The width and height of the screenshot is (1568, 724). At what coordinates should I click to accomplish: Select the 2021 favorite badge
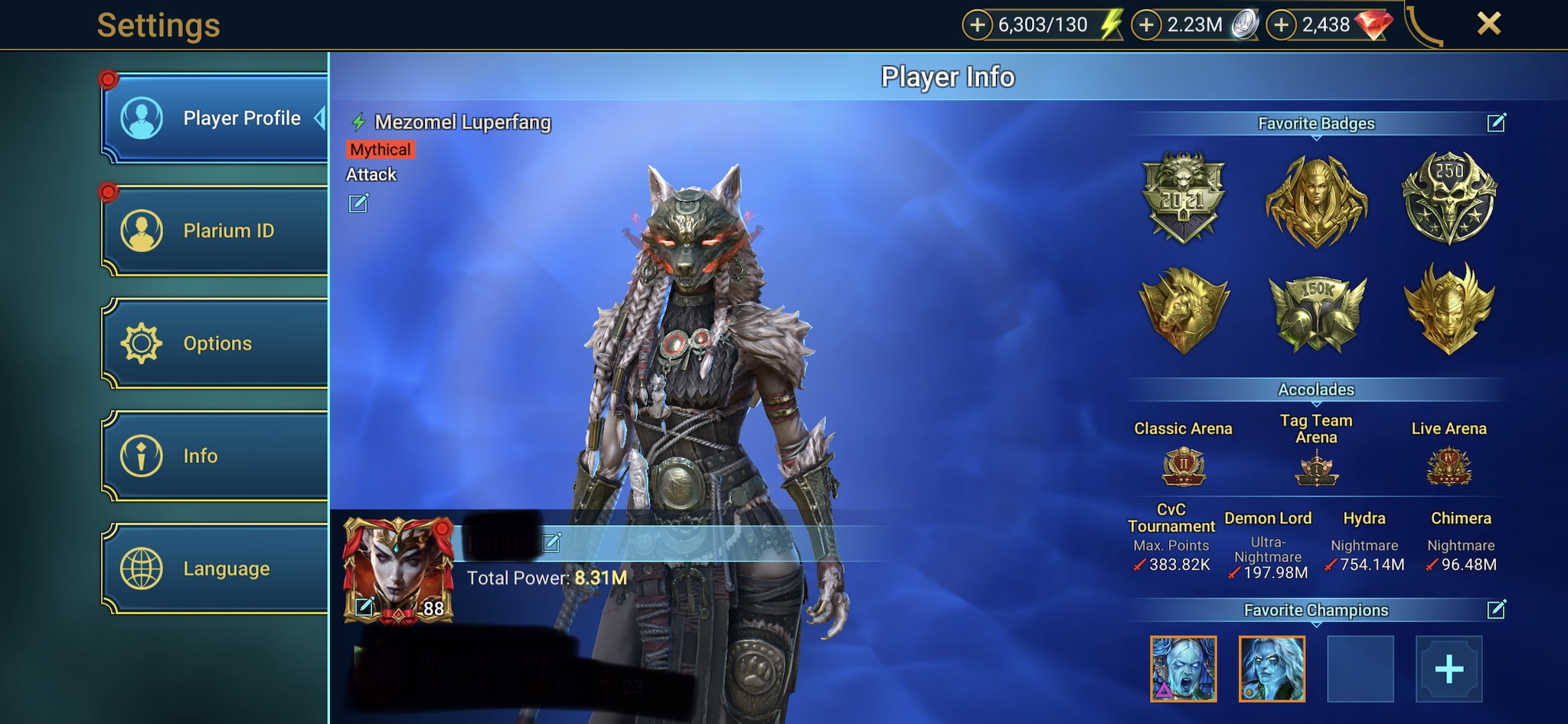click(x=1183, y=199)
